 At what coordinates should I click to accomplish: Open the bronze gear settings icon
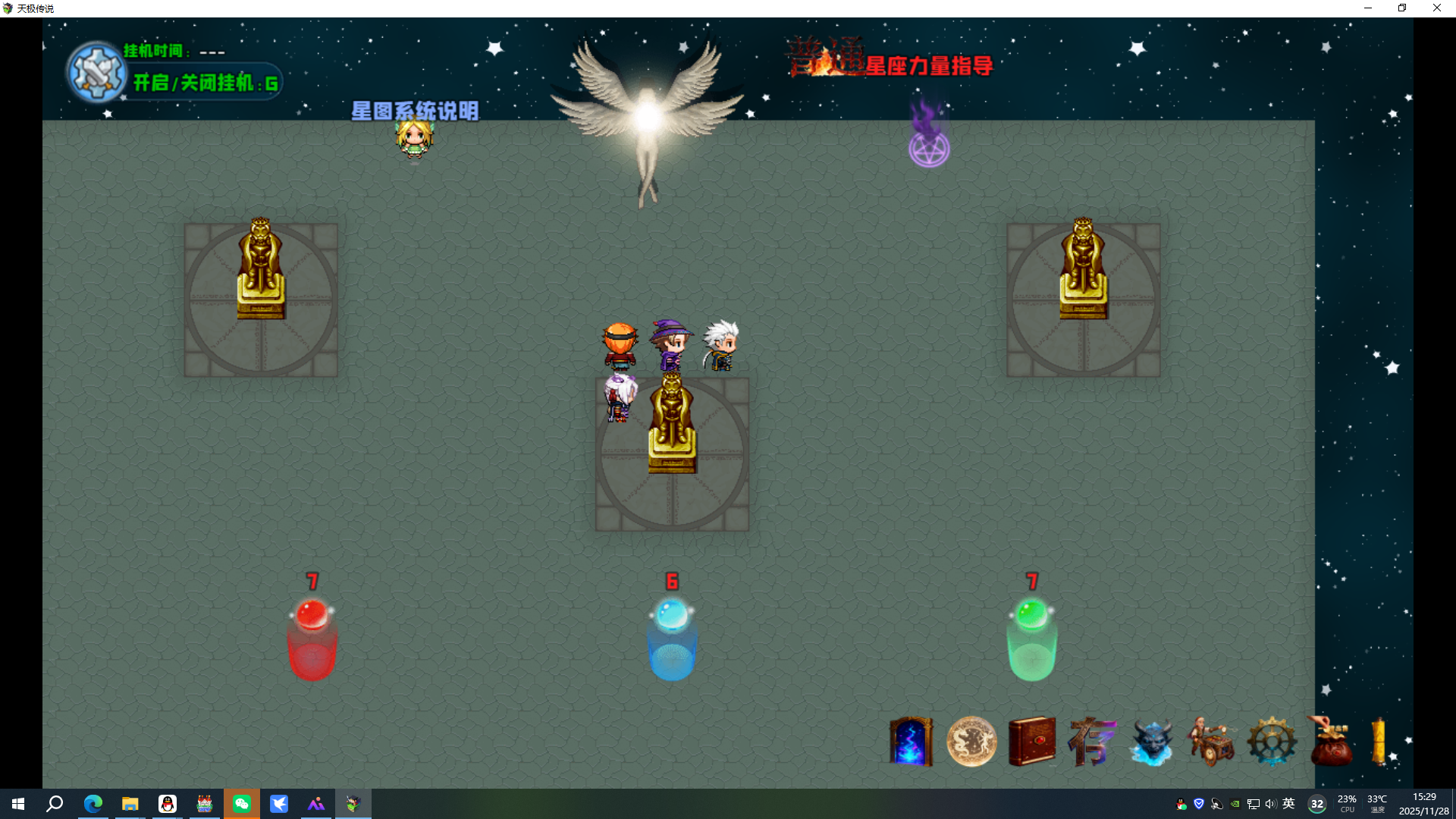(x=1272, y=742)
